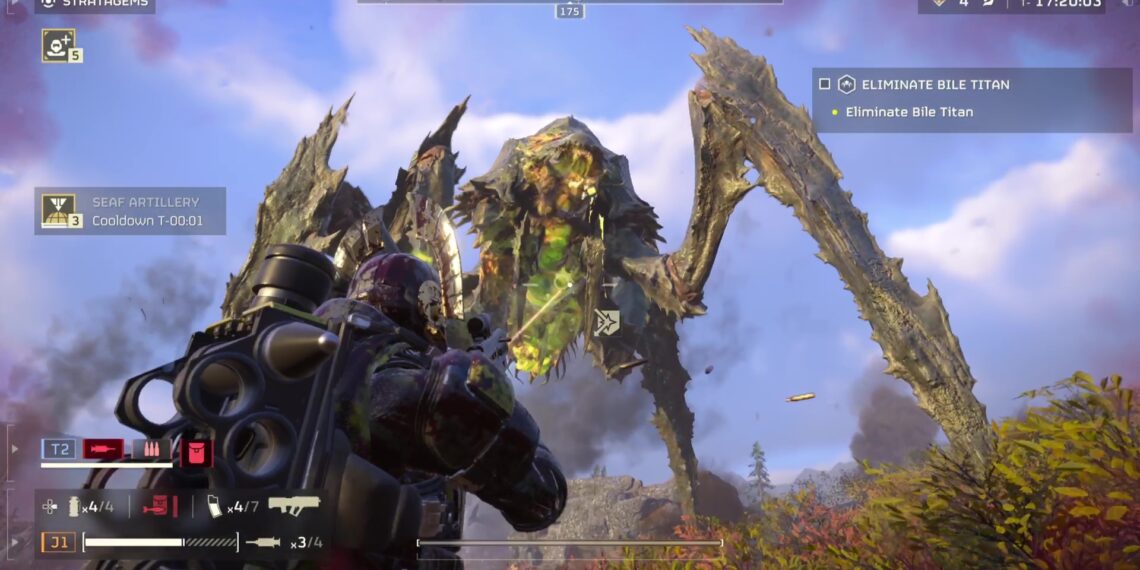The height and width of the screenshot is (570, 1140).
Task: Select the Reinforce stratagem icon
Action: pyautogui.click(x=59, y=44)
